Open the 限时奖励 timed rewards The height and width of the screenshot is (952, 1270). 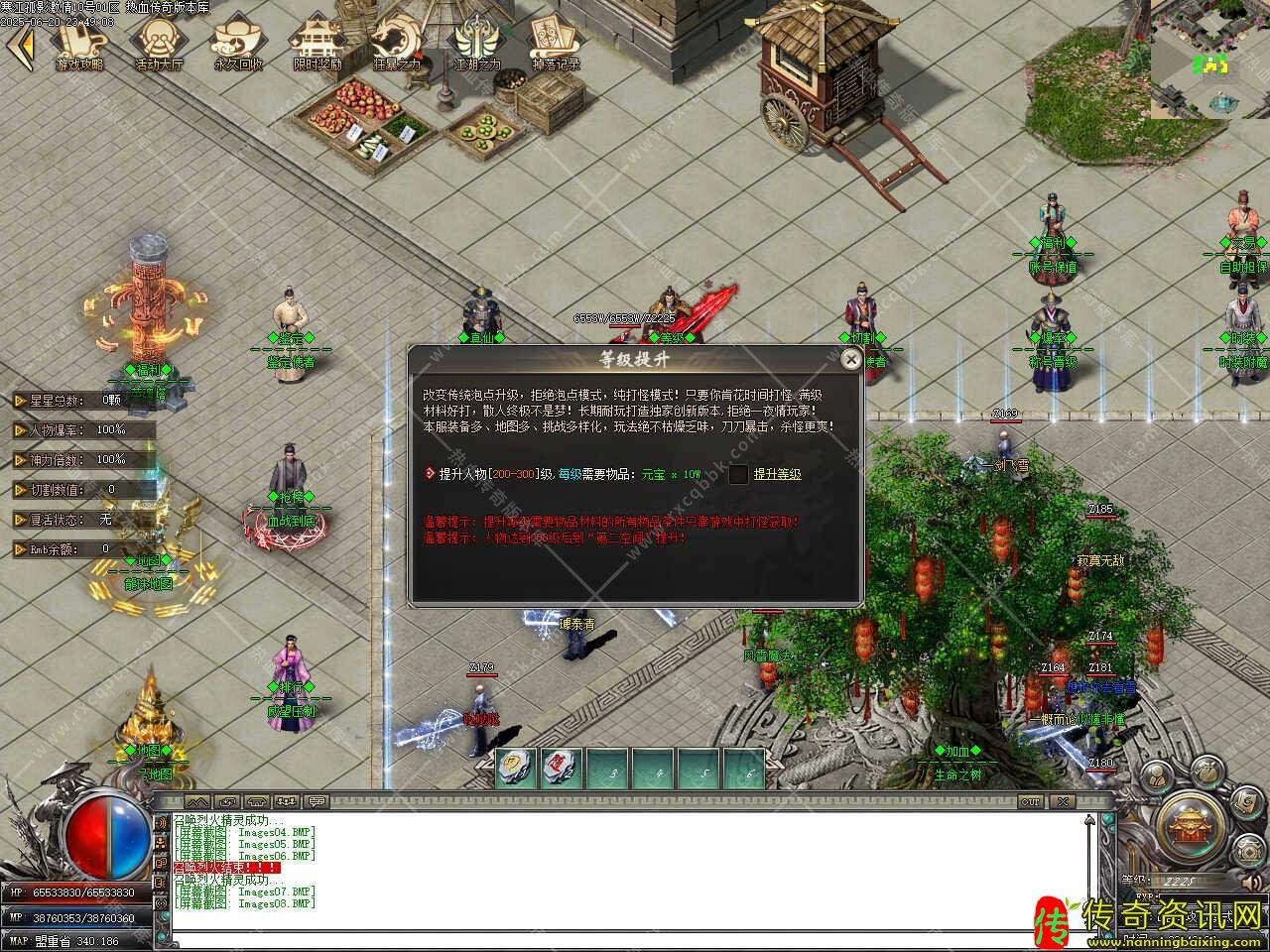click(x=317, y=43)
